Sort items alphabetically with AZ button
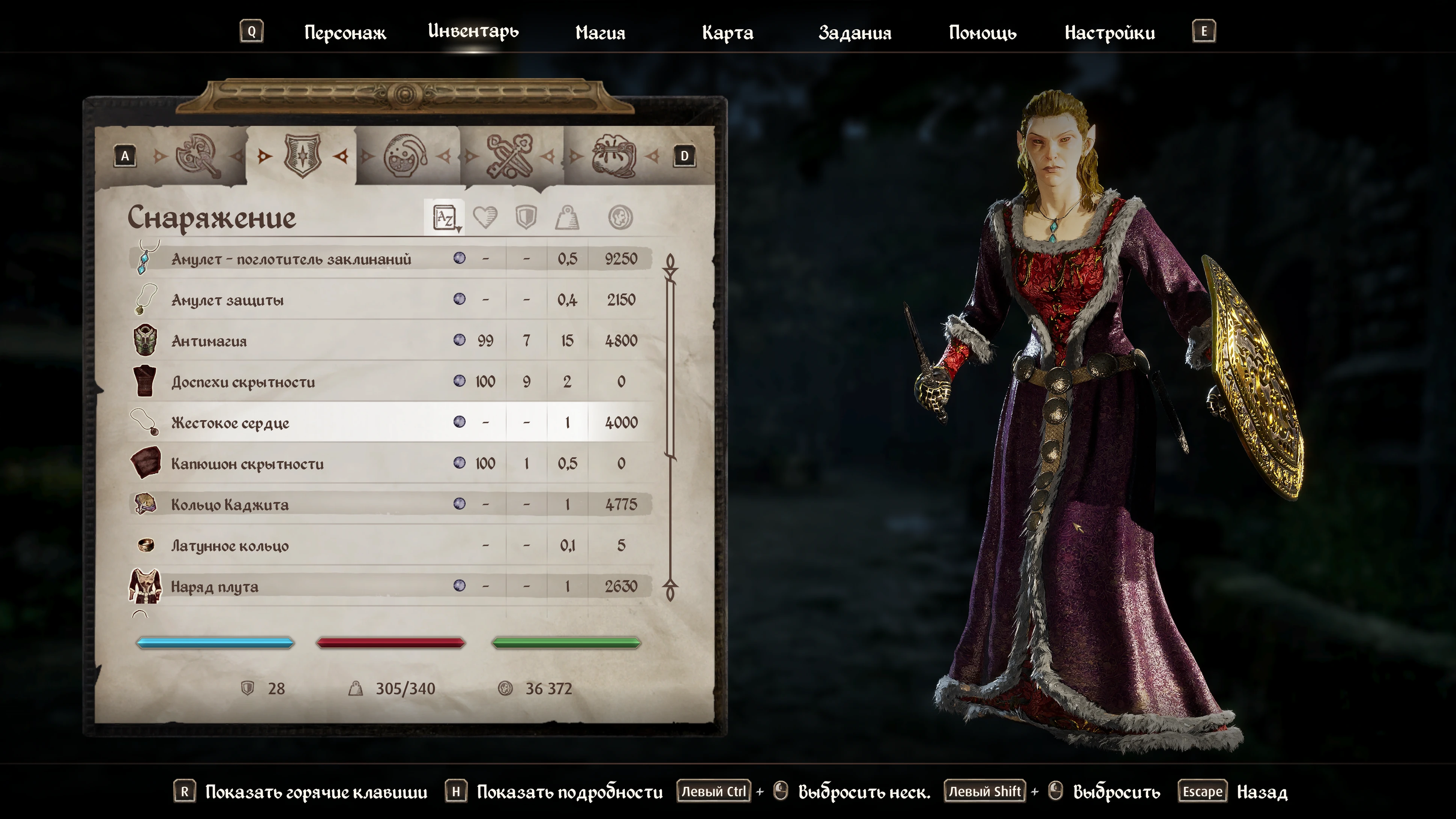 point(445,217)
